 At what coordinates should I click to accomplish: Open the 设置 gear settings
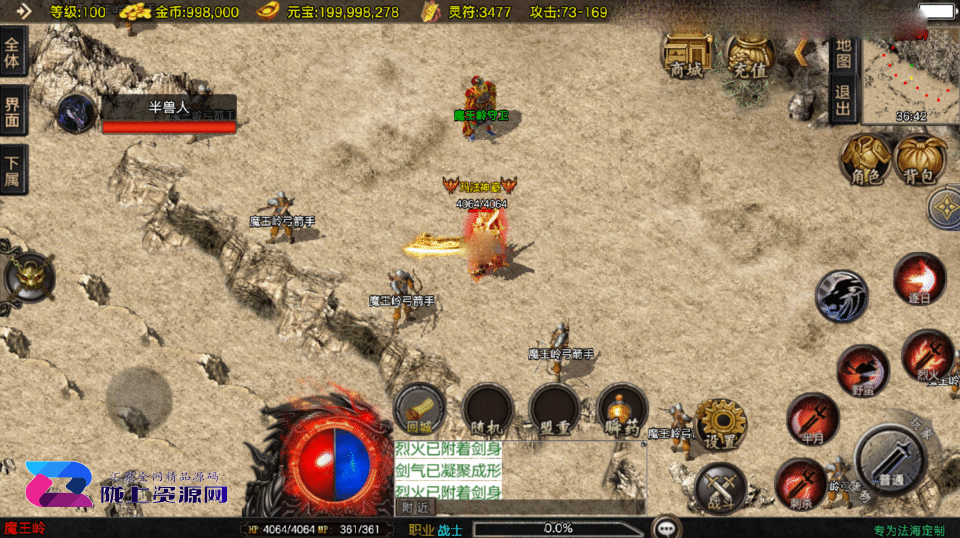tap(720, 424)
